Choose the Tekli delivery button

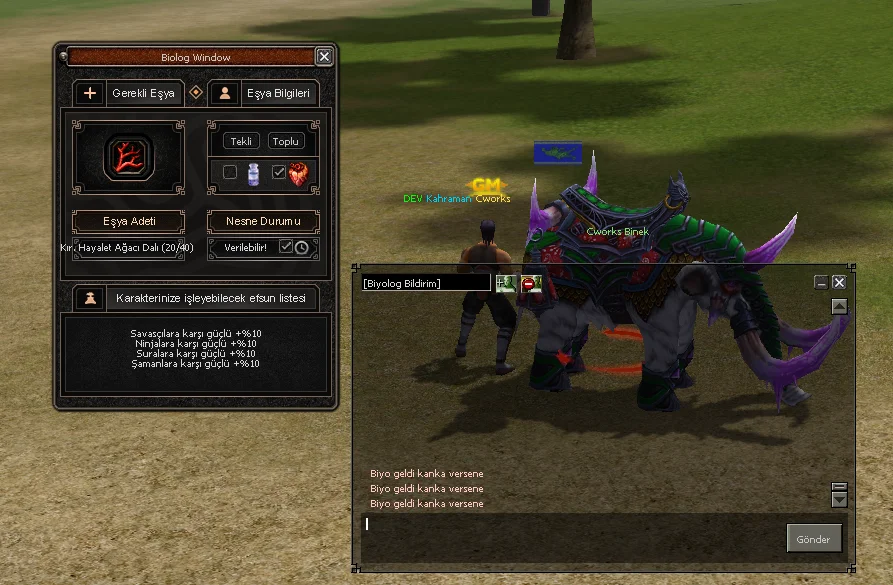242,141
